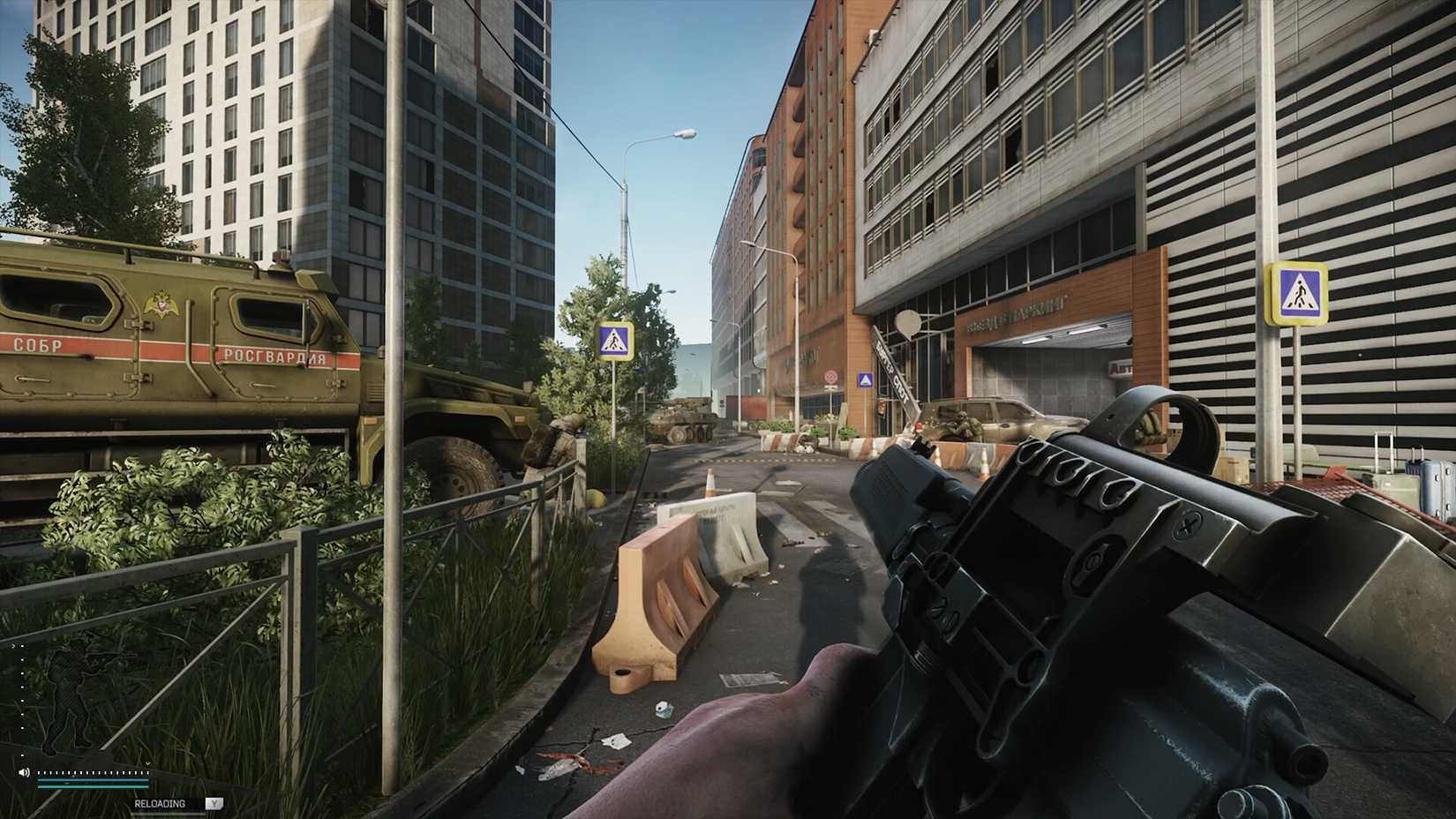This screenshot has height=819, width=1456.
Task: Click the RELOADING status label
Action: click(161, 804)
